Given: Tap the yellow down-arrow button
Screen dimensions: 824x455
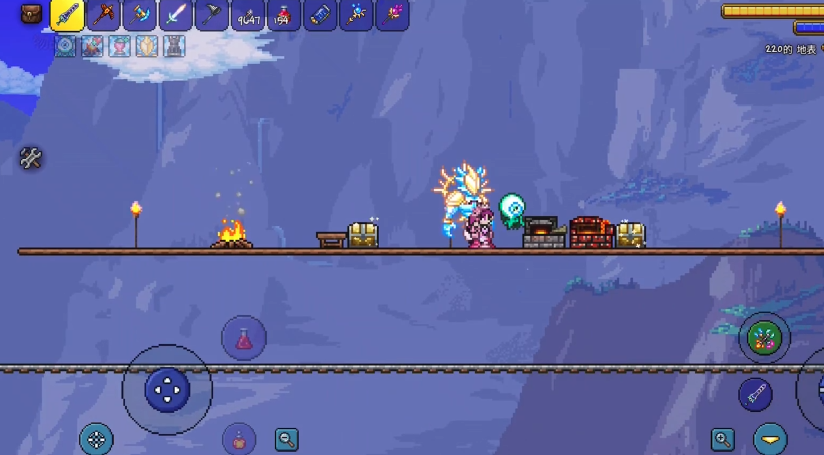Looking at the screenshot, I should [x=770, y=438].
